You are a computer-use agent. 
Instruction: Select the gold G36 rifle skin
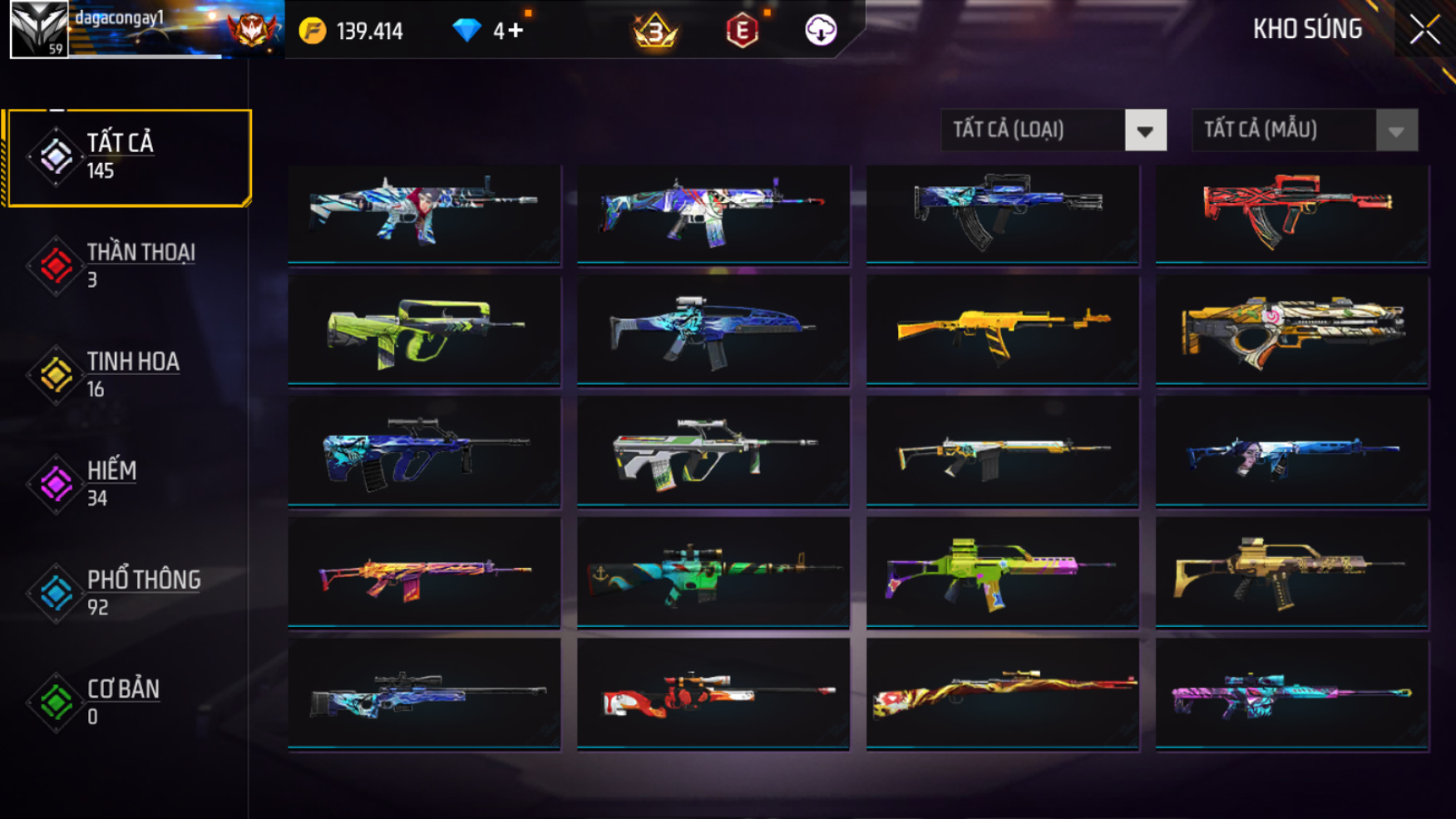pyautogui.click(x=1291, y=574)
